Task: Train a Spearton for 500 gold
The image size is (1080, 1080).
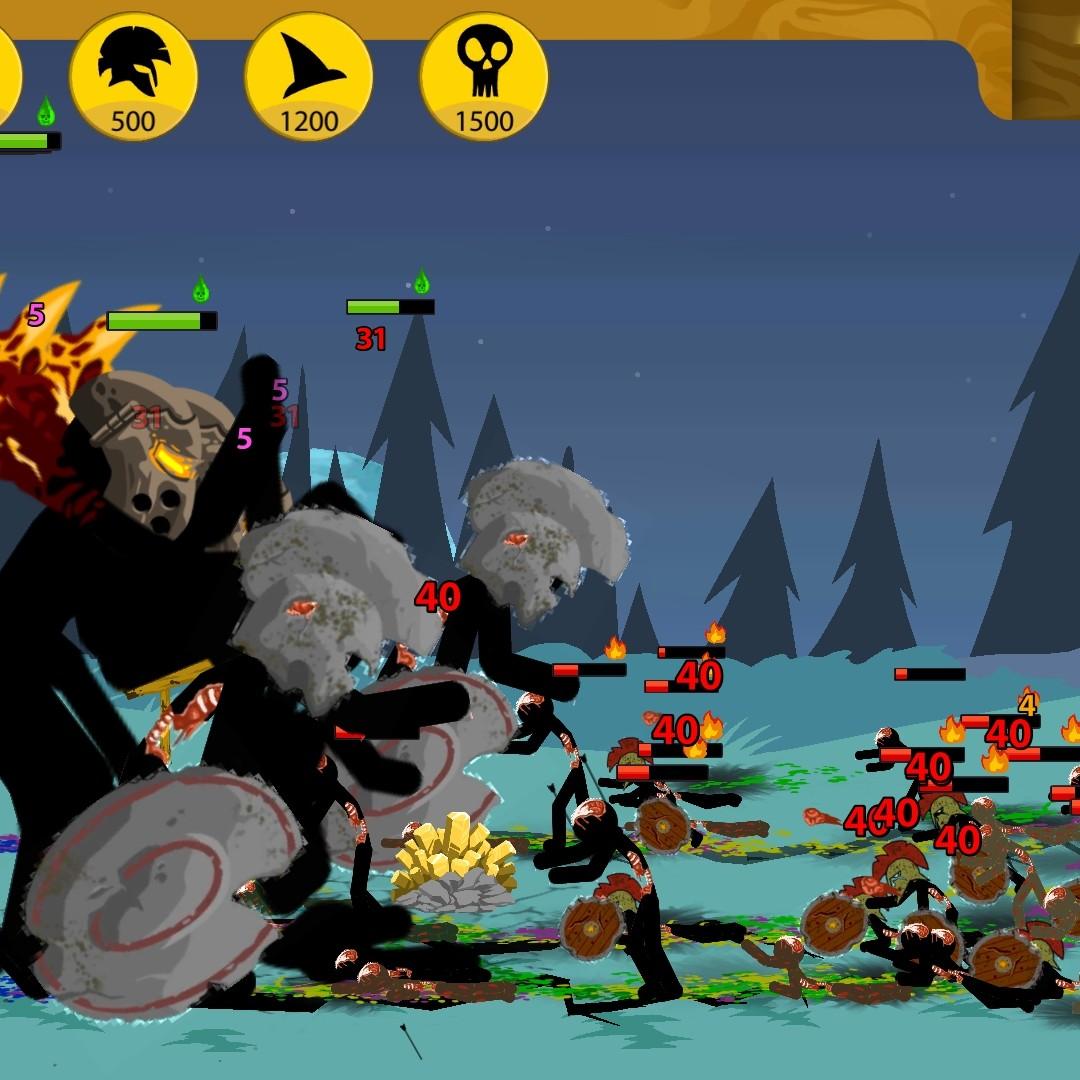Action: [133, 77]
